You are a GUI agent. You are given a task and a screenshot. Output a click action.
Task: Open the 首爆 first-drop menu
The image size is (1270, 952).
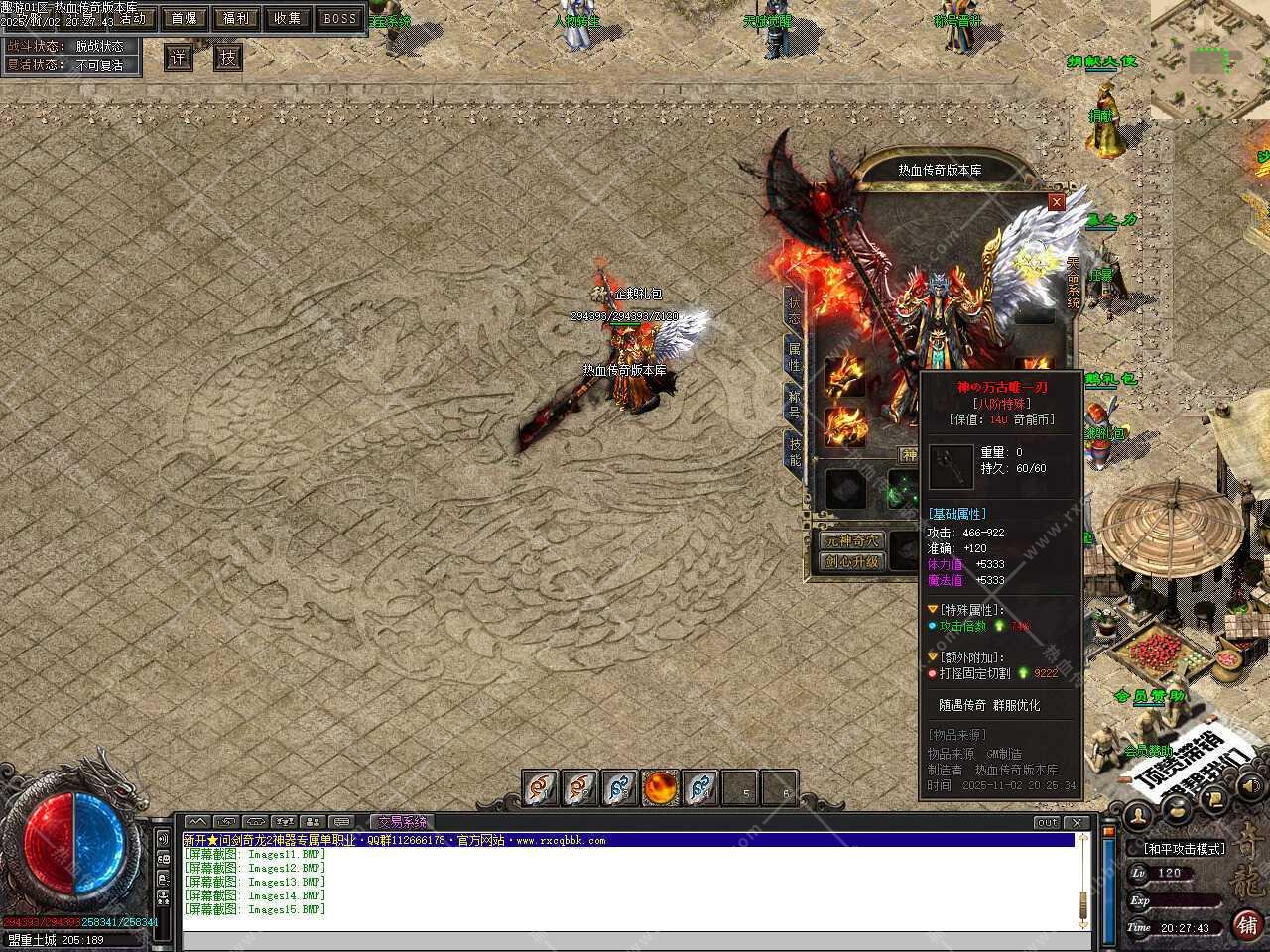coord(184,18)
